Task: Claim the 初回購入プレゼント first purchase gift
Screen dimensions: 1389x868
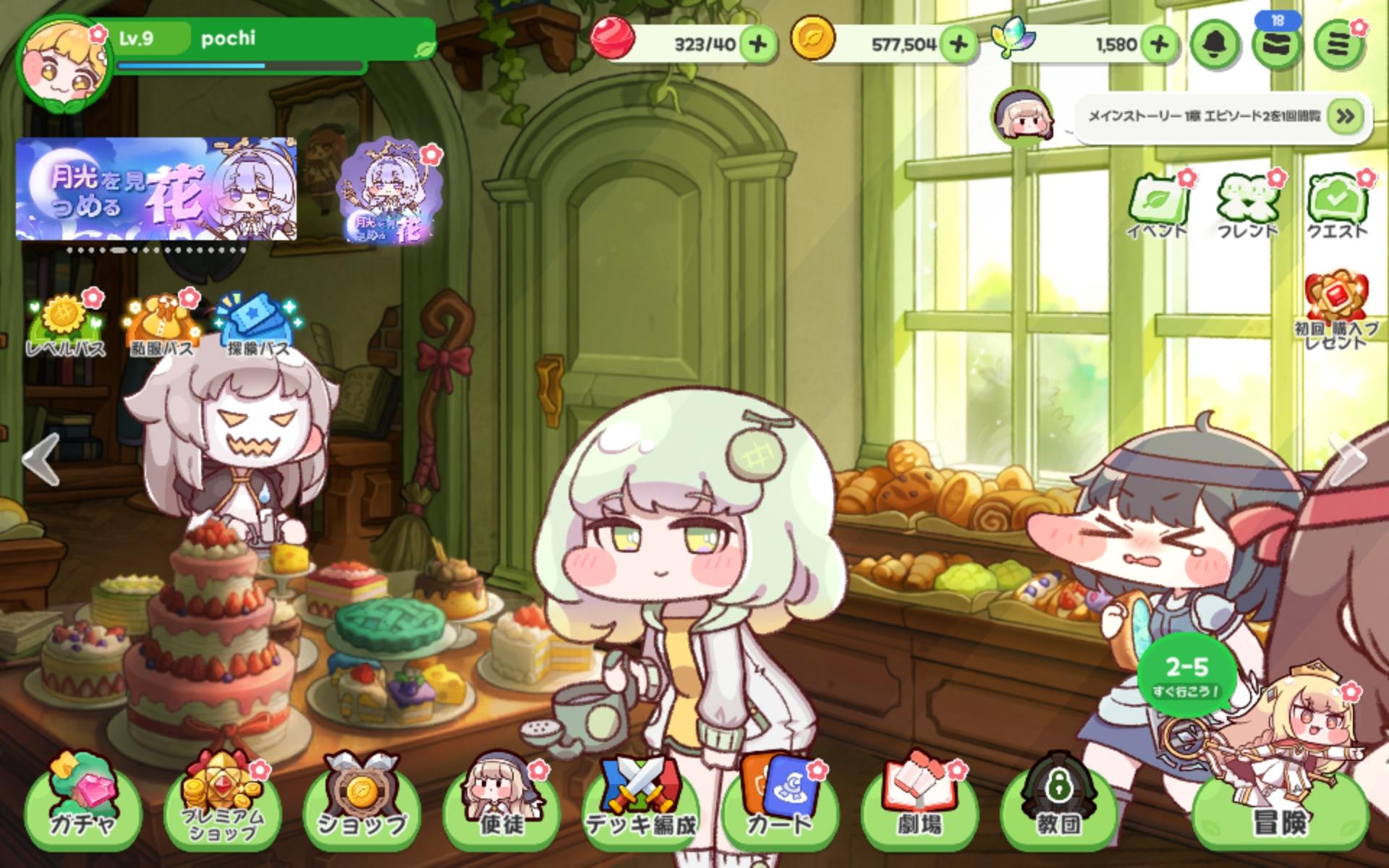Action: pyautogui.click(x=1335, y=311)
